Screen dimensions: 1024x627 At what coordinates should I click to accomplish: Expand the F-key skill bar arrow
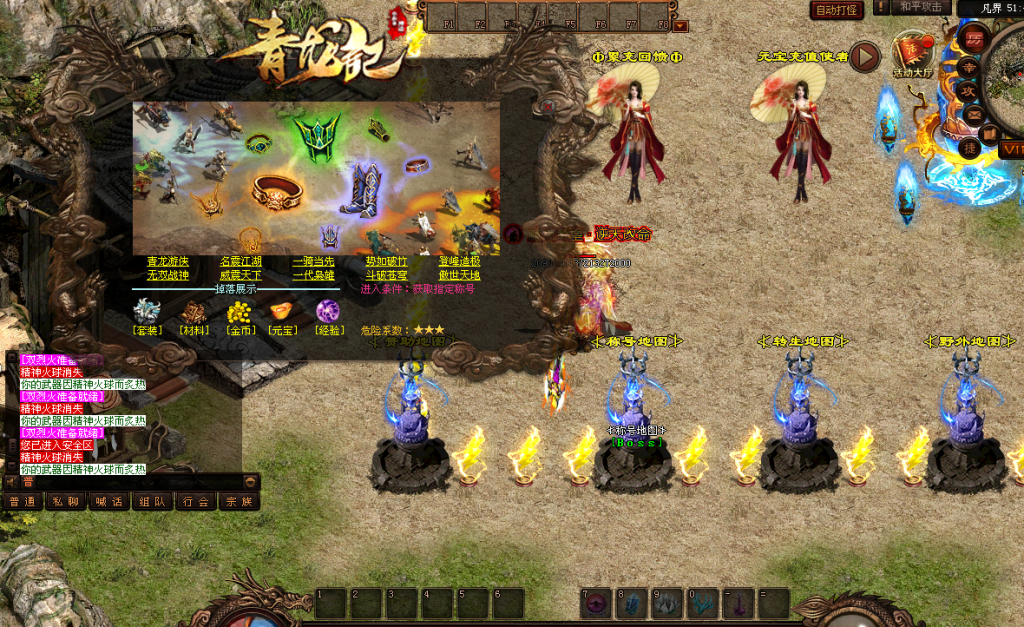click(681, 26)
